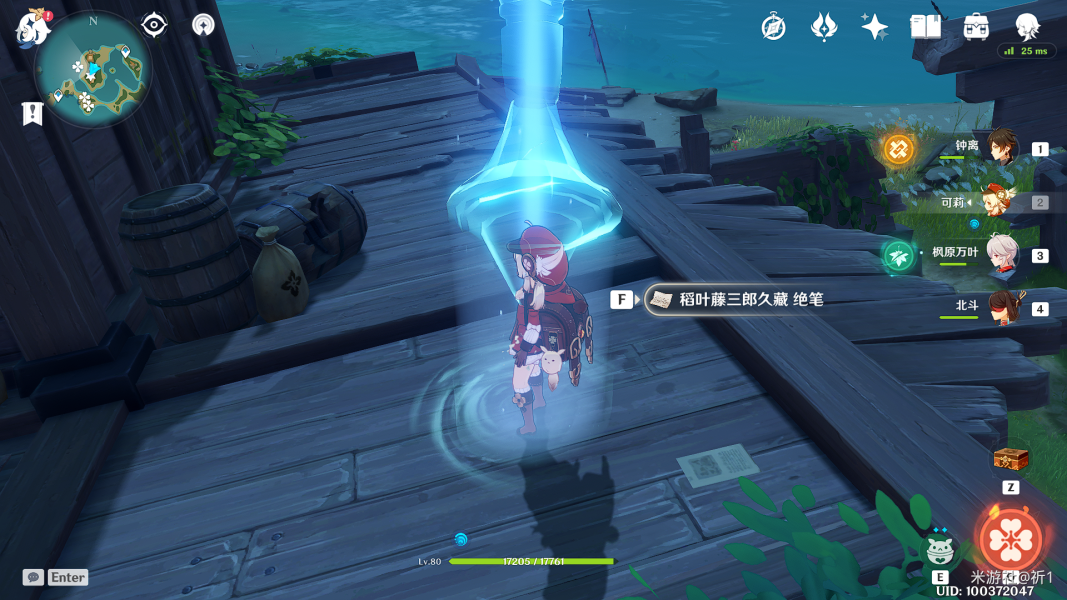1067x600 pixels.
Task: Switch to party member 枫原万叶
Action: pos(1001,254)
